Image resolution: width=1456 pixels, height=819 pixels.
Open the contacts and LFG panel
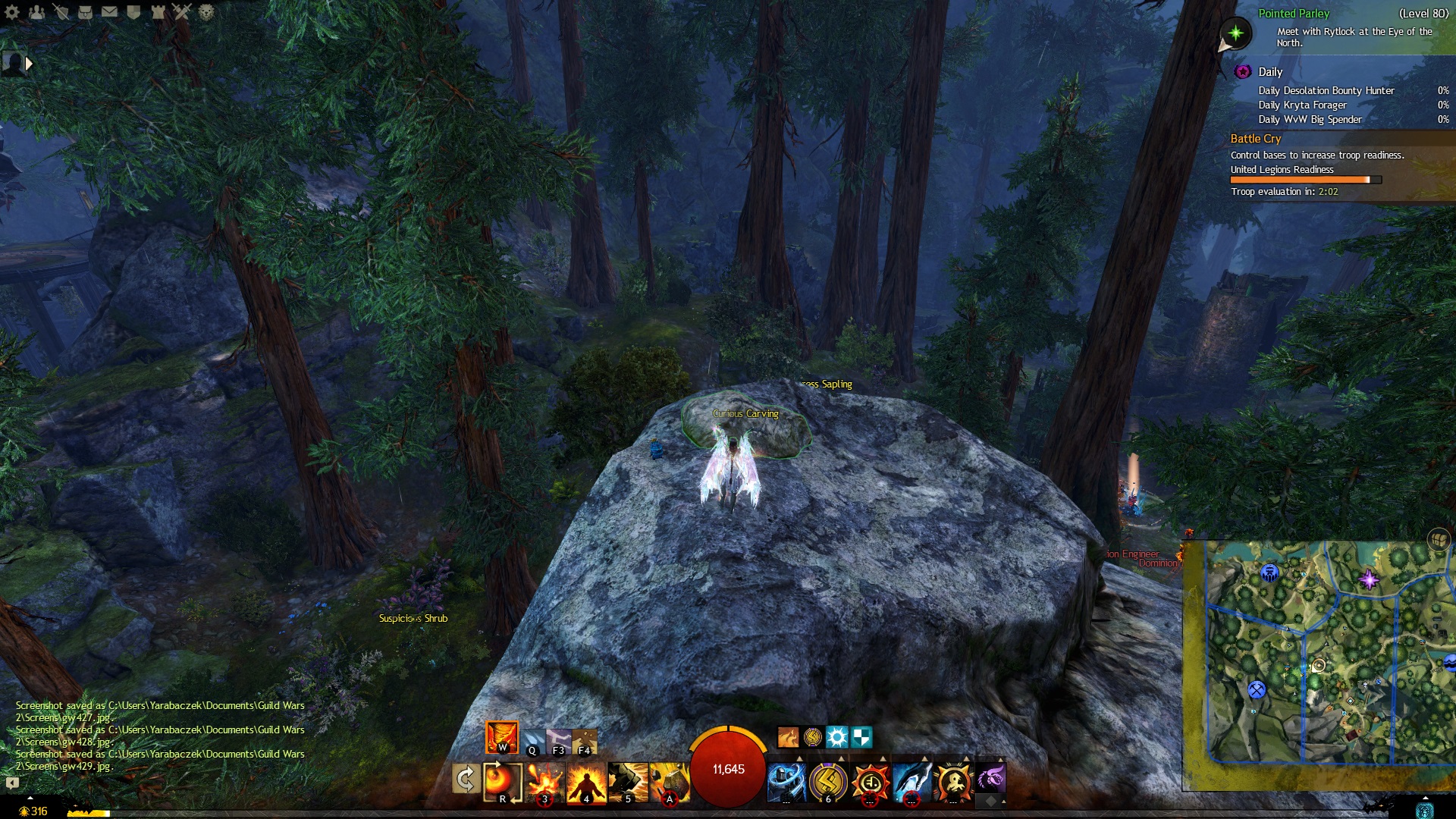click(37, 11)
